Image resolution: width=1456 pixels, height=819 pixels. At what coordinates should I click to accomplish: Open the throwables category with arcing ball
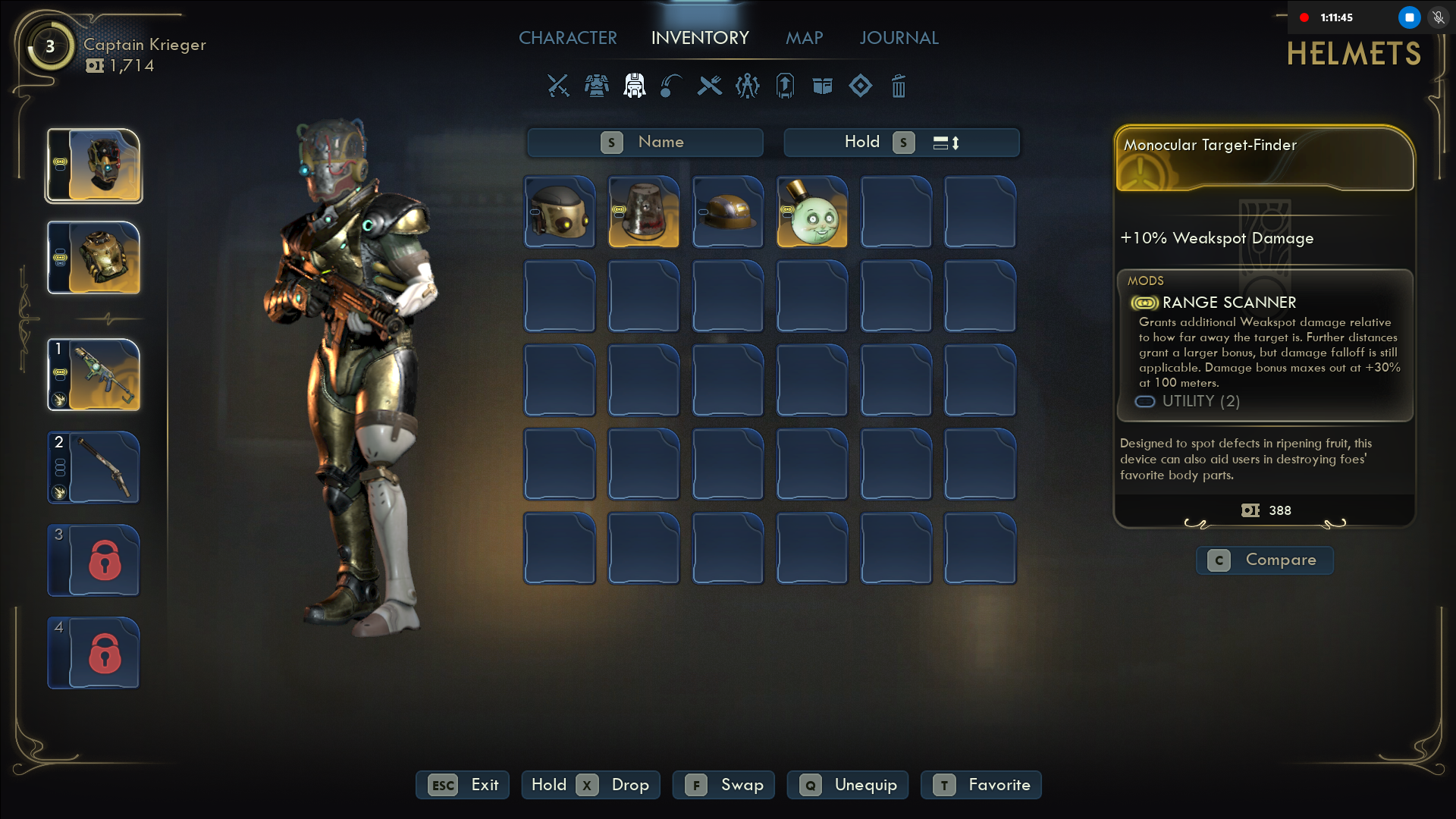point(671,86)
